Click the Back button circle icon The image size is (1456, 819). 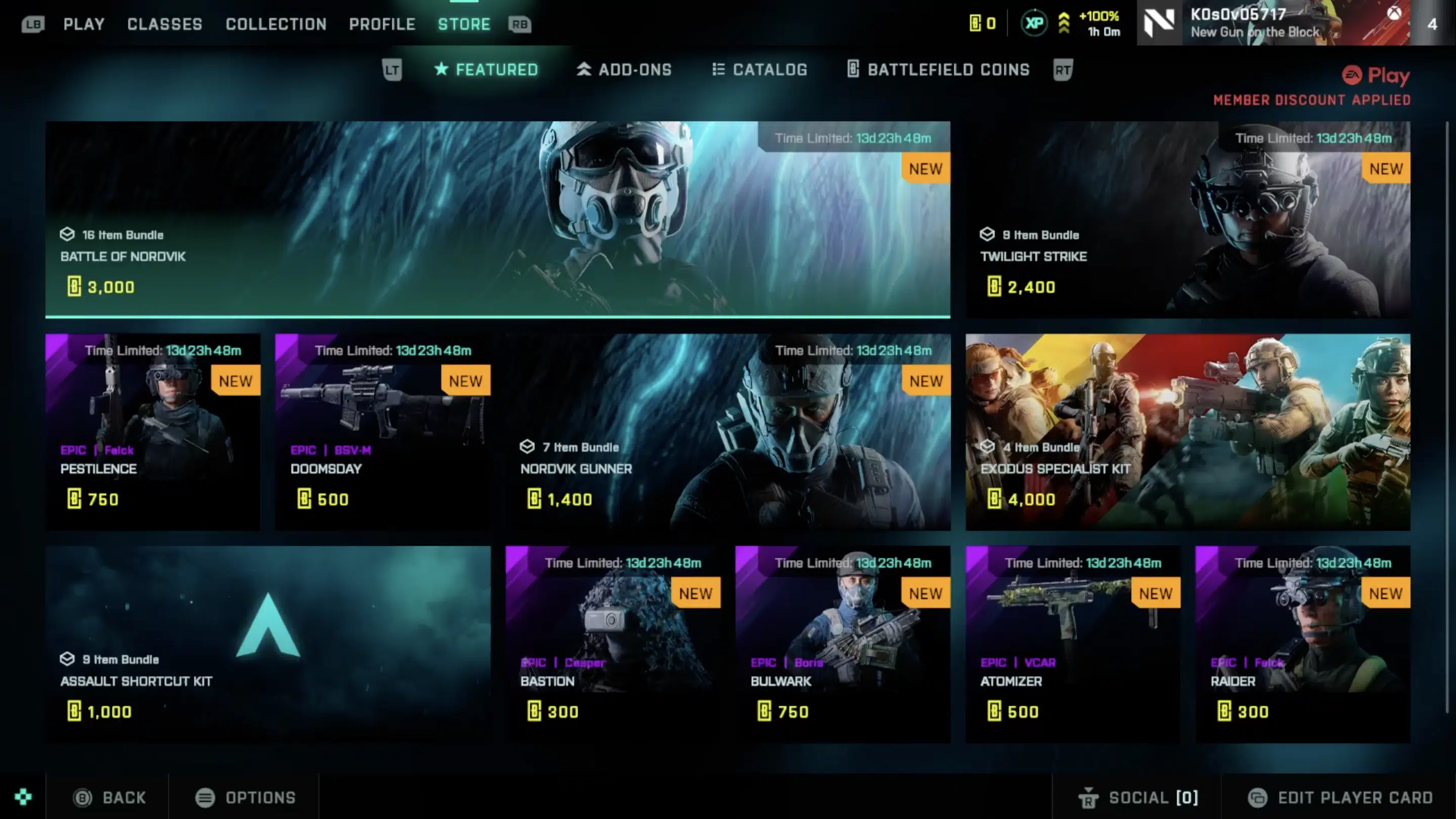pos(83,797)
